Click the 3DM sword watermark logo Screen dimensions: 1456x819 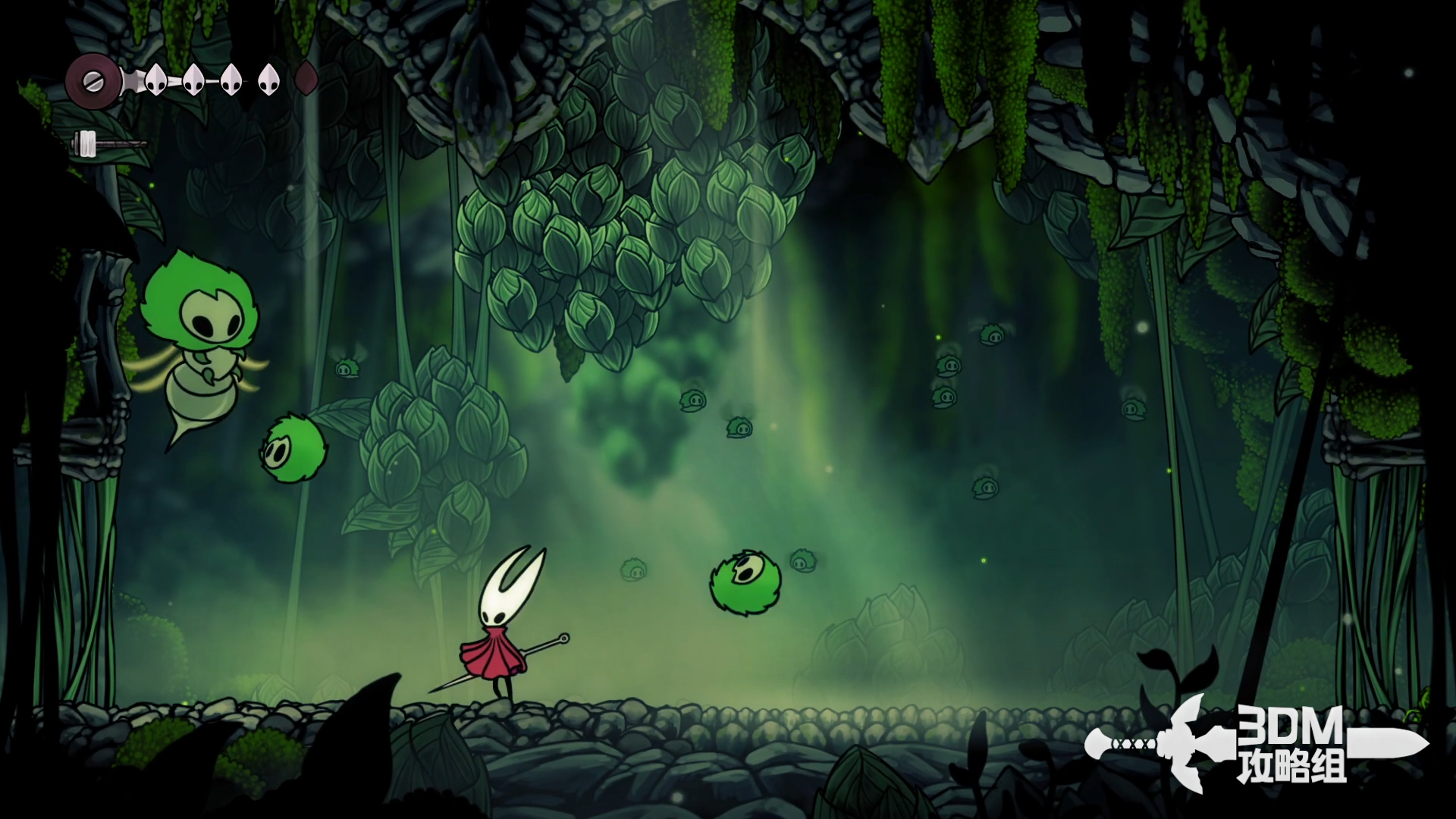1255,743
